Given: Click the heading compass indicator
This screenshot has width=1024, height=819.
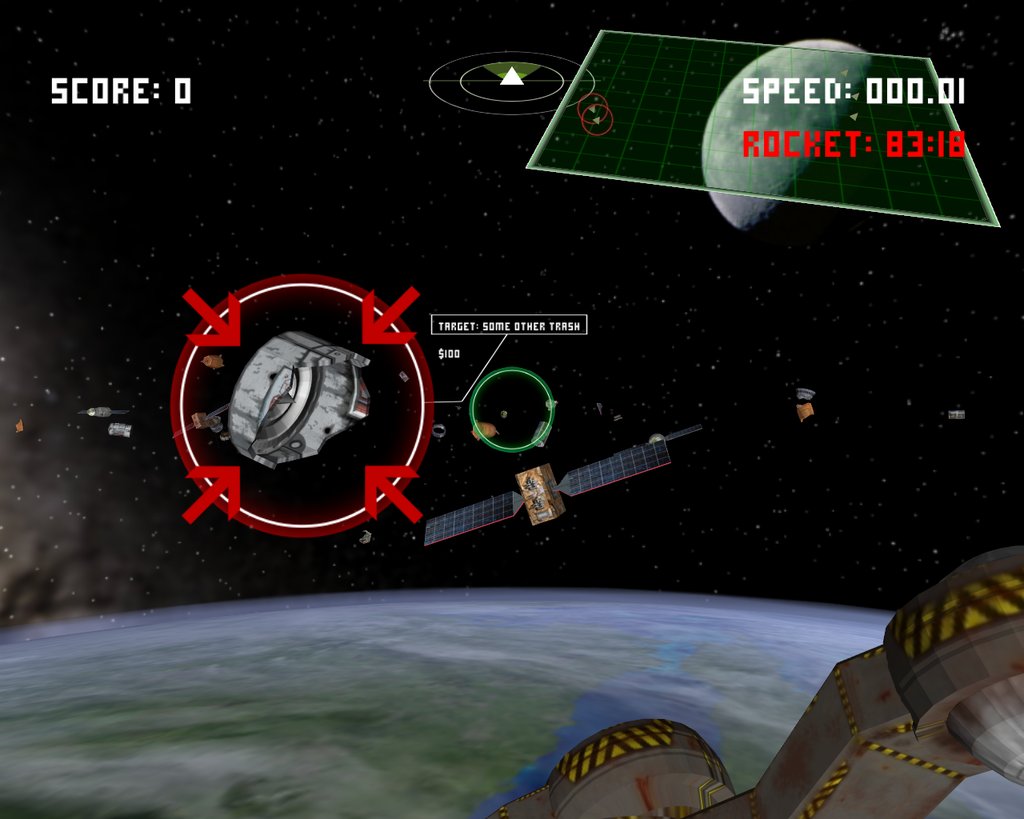Looking at the screenshot, I should click(511, 80).
